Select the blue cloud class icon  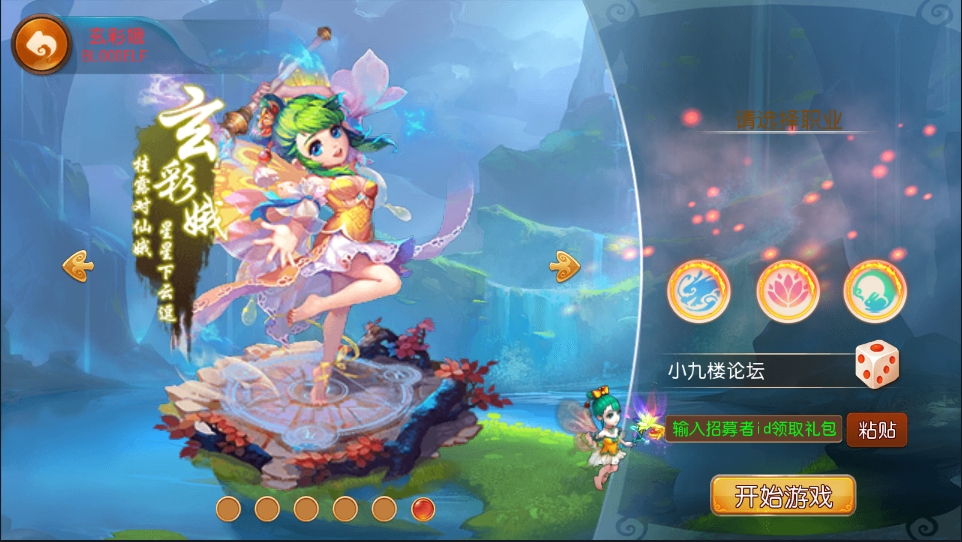698,291
